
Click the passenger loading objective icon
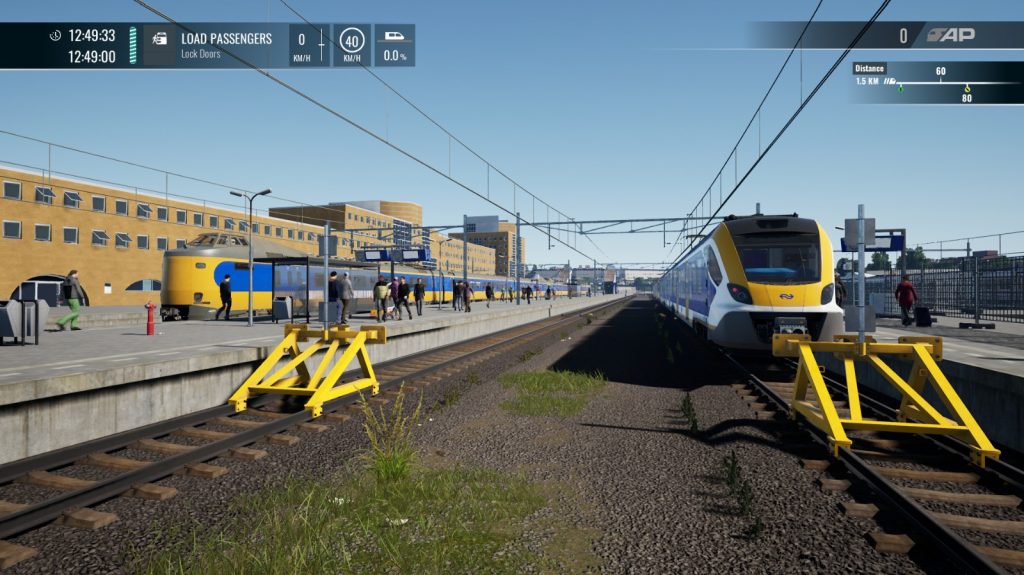[160, 38]
